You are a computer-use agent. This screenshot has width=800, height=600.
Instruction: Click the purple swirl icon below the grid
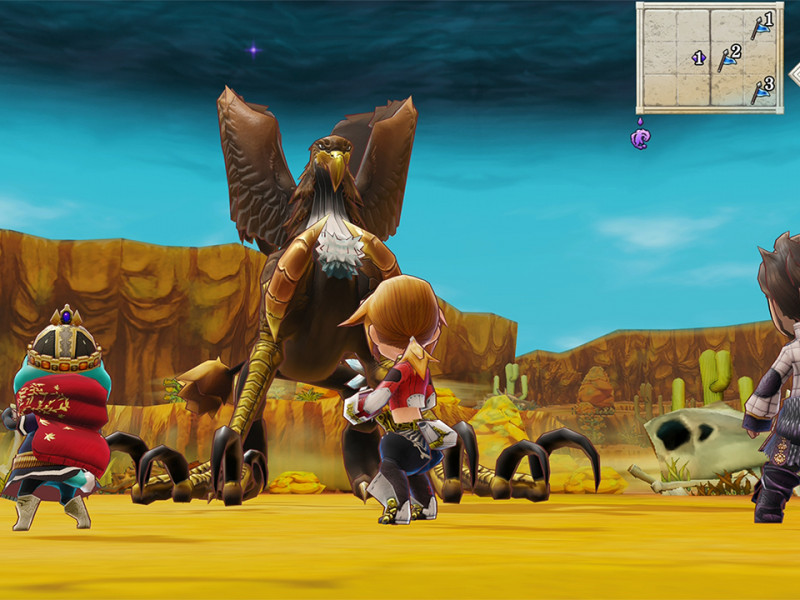click(x=640, y=135)
